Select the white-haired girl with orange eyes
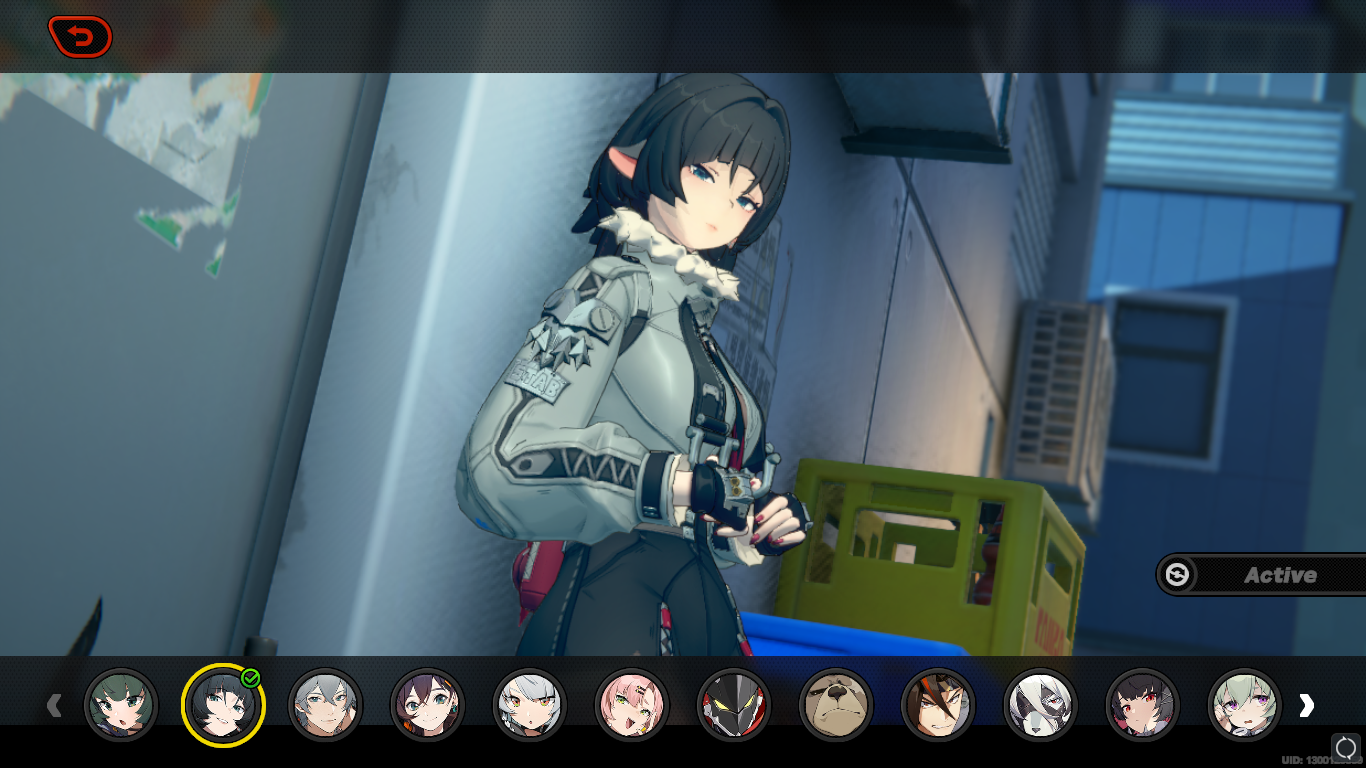The image size is (1366, 768). pos(531,706)
